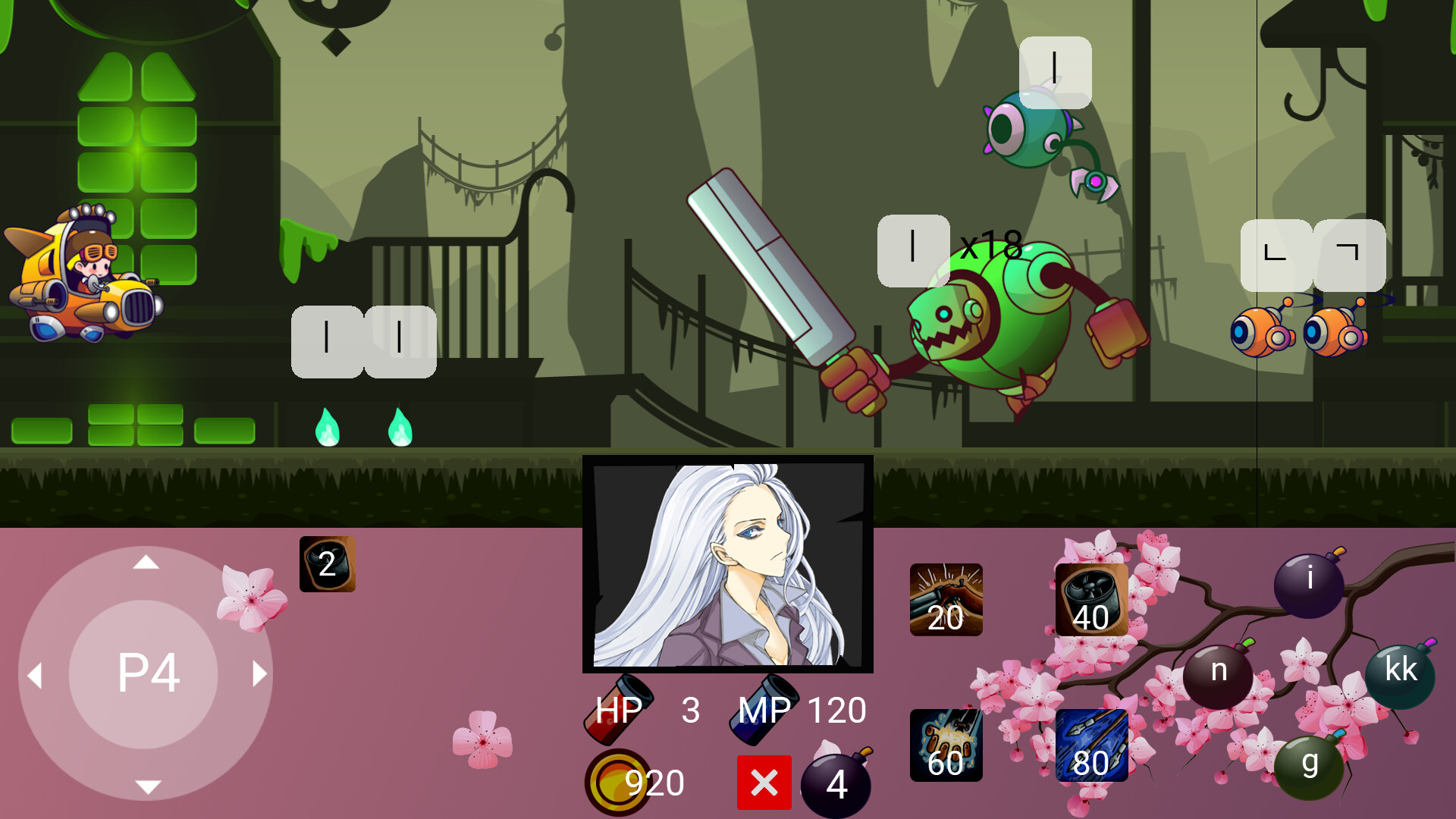Tap the grenade item showing count 2

[x=328, y=564]
